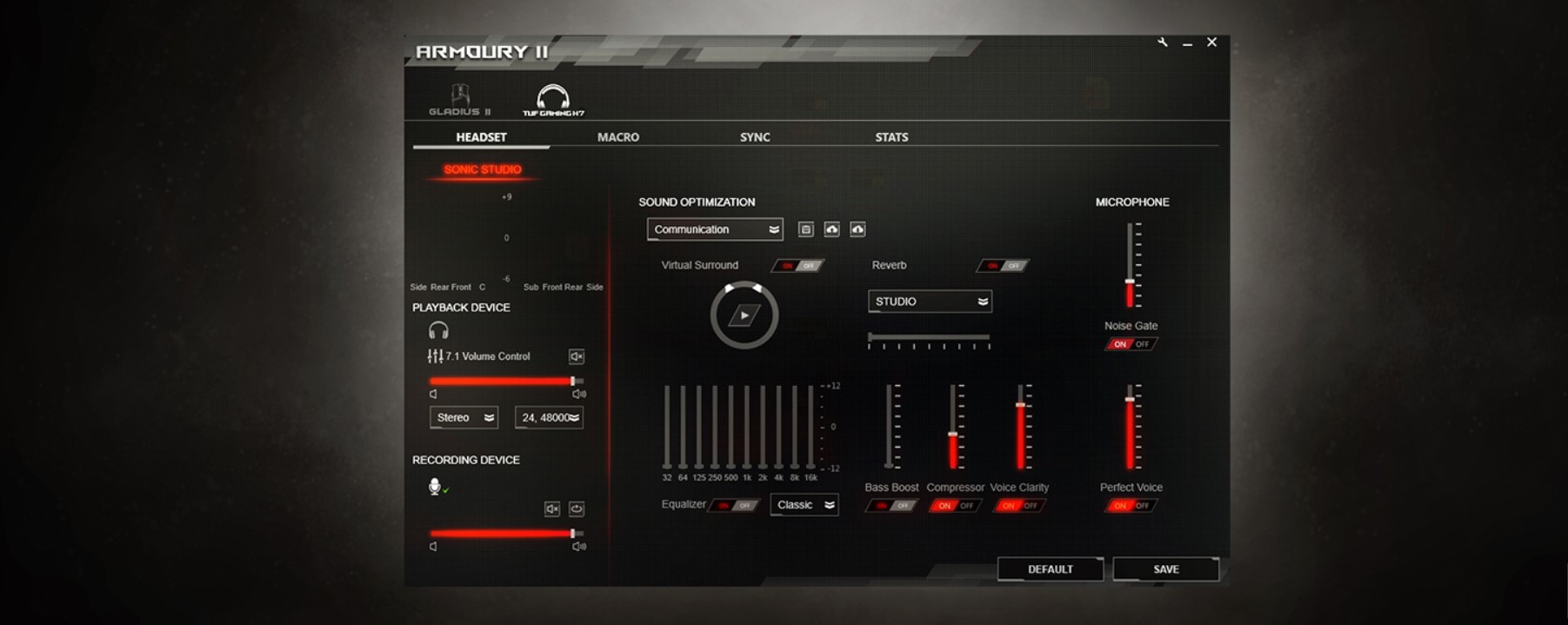Image resolution: width=1568 pixels, height=625 pixels.
Task: Toggle the Perfect Voice switch
Action: (1131, 505)
